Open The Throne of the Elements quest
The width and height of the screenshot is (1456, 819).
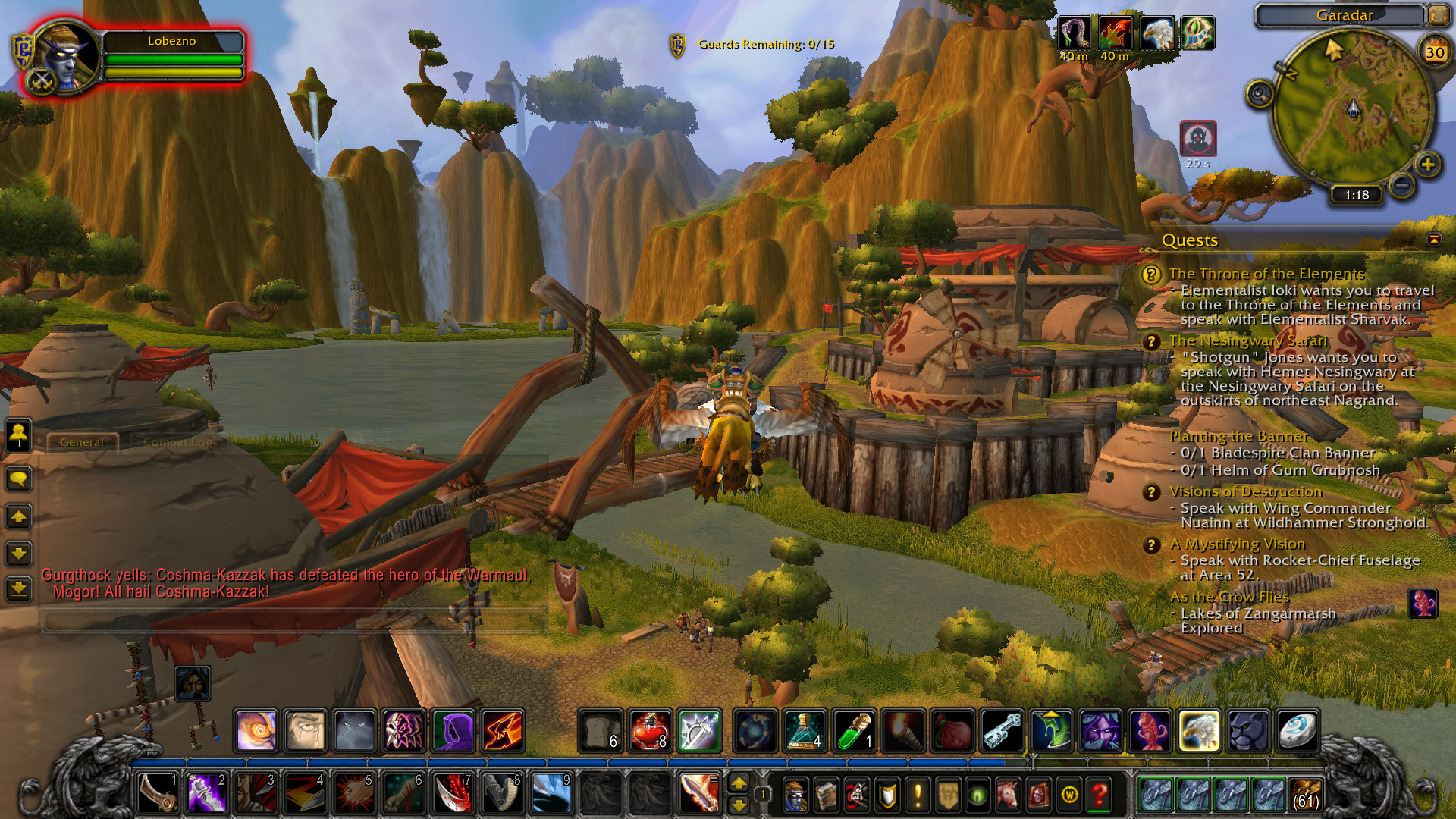tap(1266, 274)
